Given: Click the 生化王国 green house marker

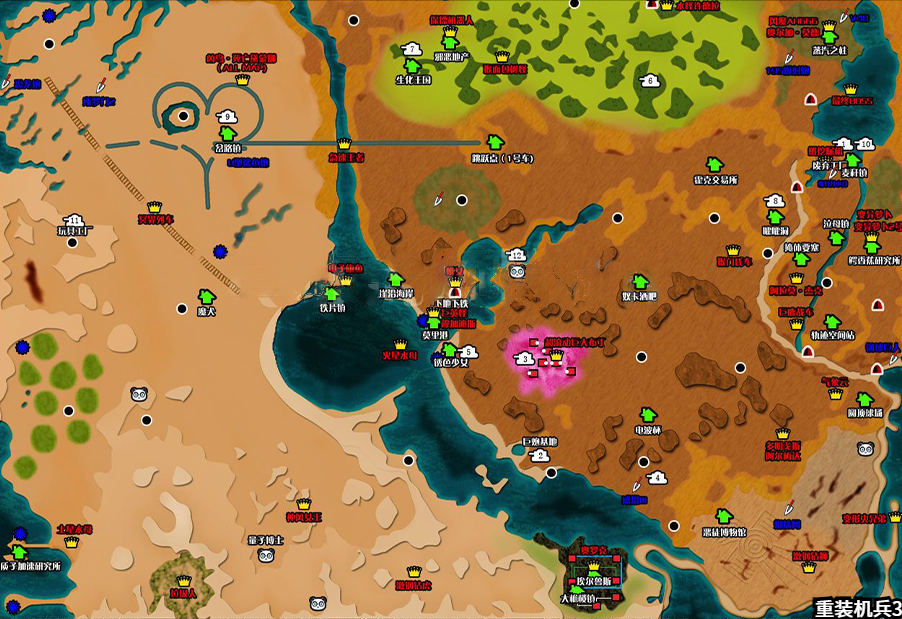Looking at the screenshot, I should (x=413, y=66).
